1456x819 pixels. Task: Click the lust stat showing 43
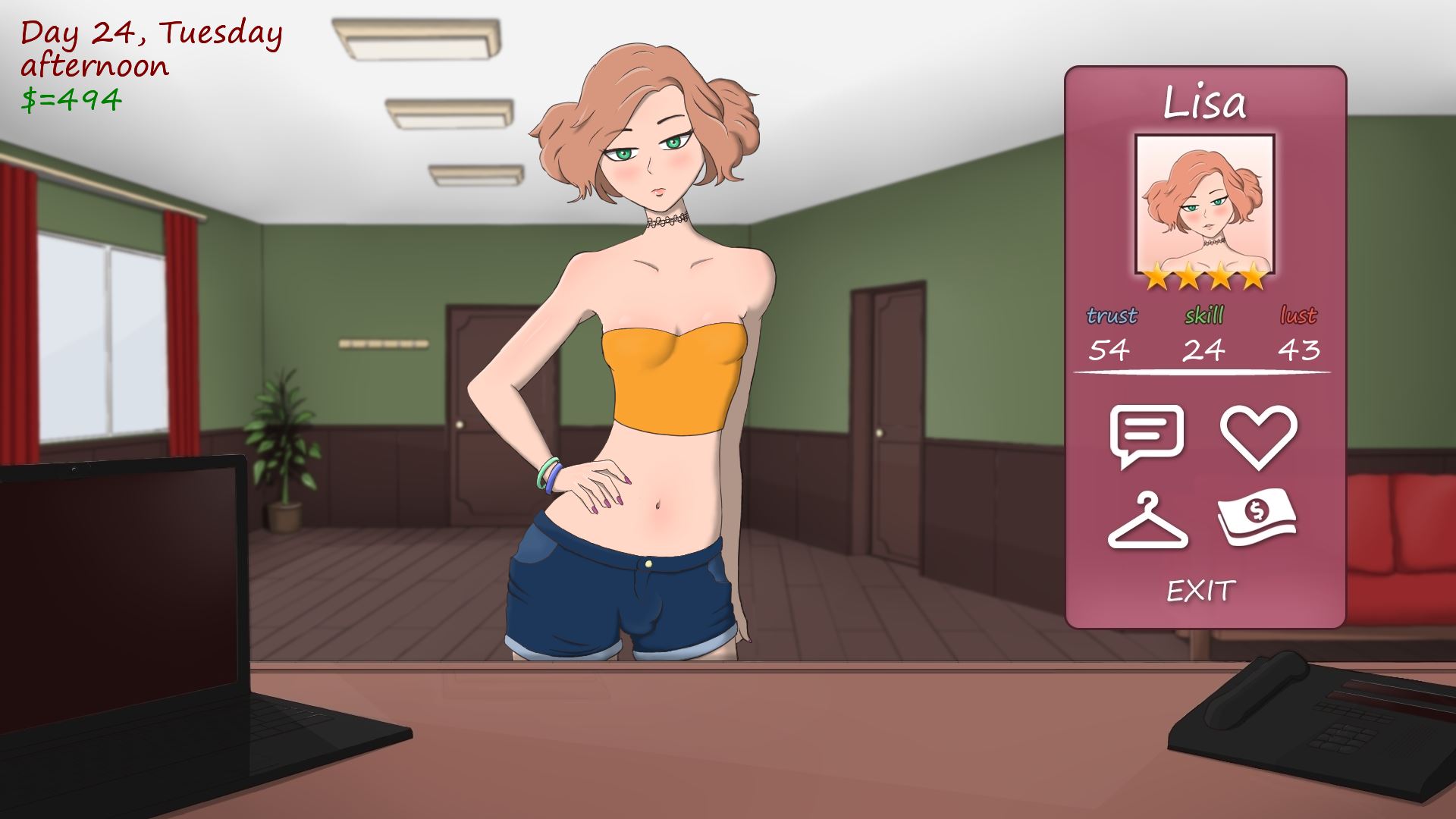(x=1301, y=350)
